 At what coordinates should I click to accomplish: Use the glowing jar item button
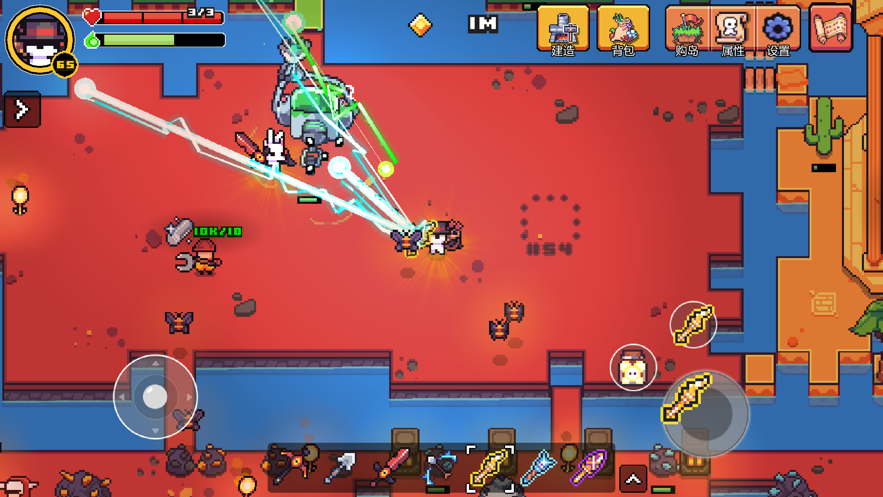[632, 368]
